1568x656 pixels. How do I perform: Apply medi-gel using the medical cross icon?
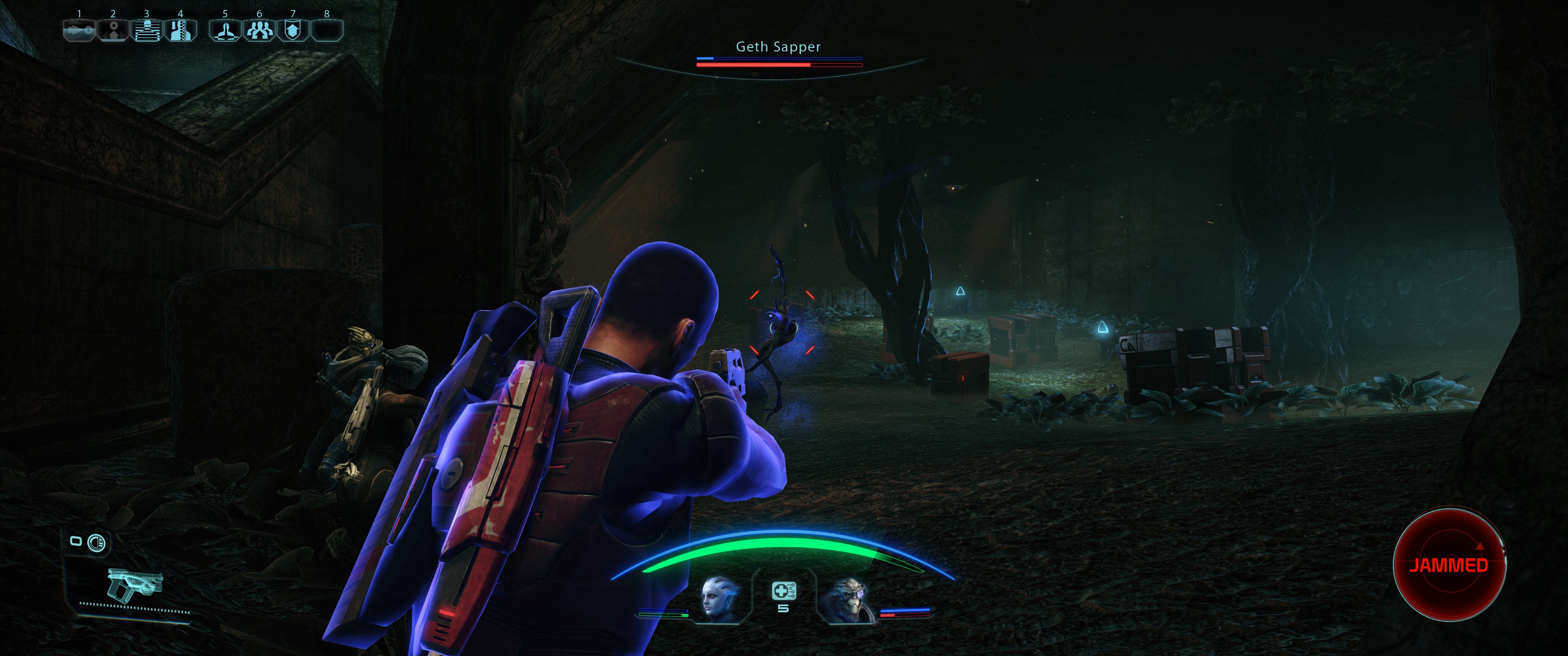pyautogui.click(x=783, y=591)
